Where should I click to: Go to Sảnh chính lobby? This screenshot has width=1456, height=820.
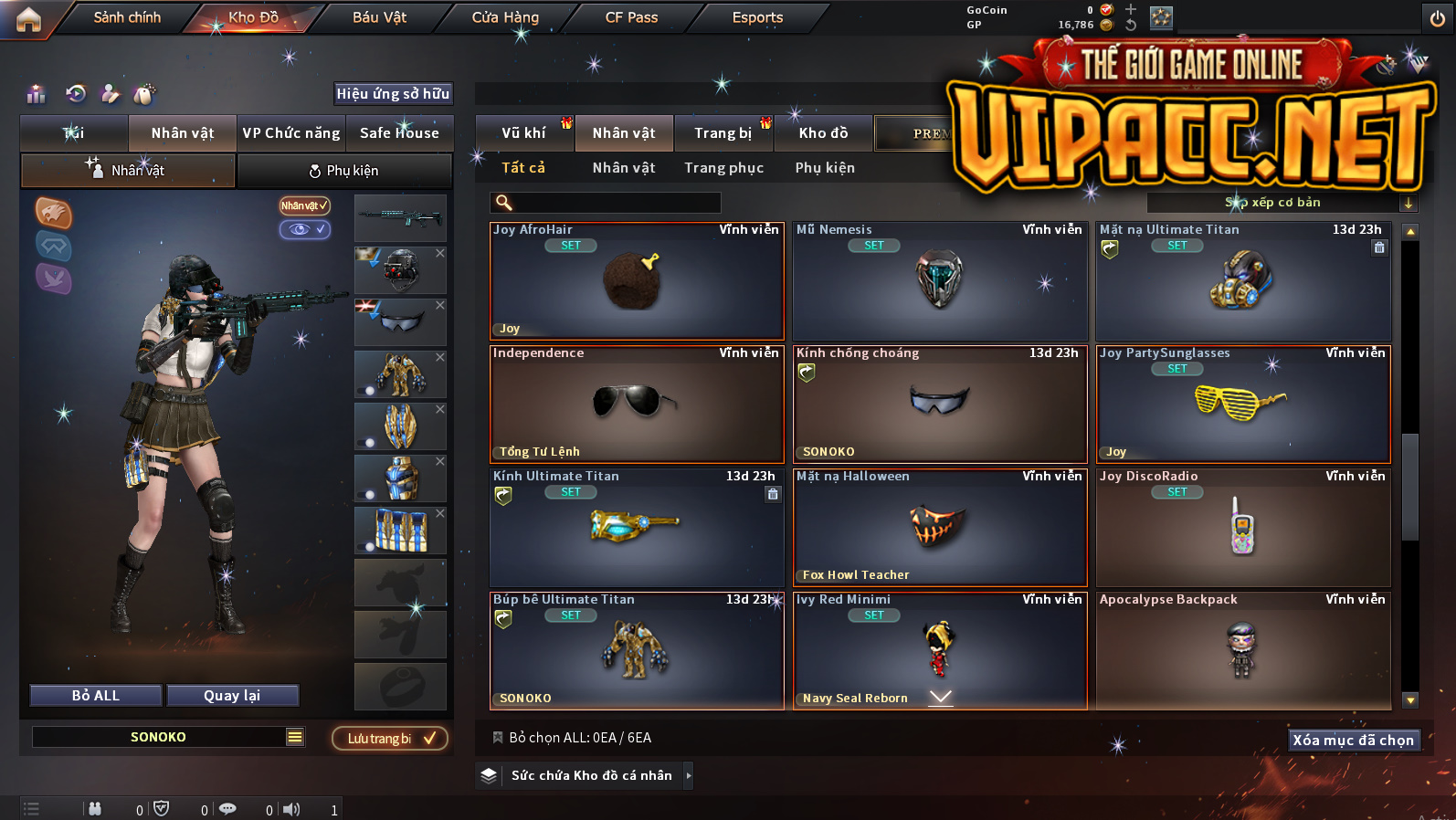(127, 17)
